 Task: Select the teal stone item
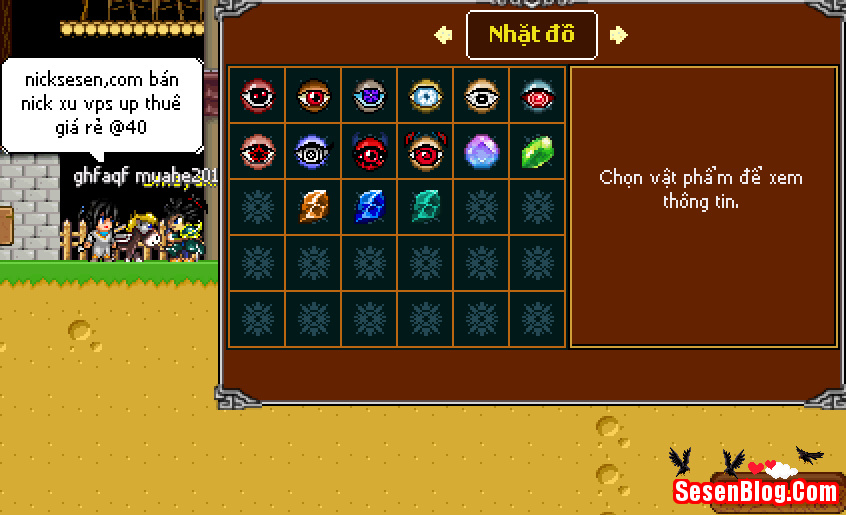pos(425,207)
